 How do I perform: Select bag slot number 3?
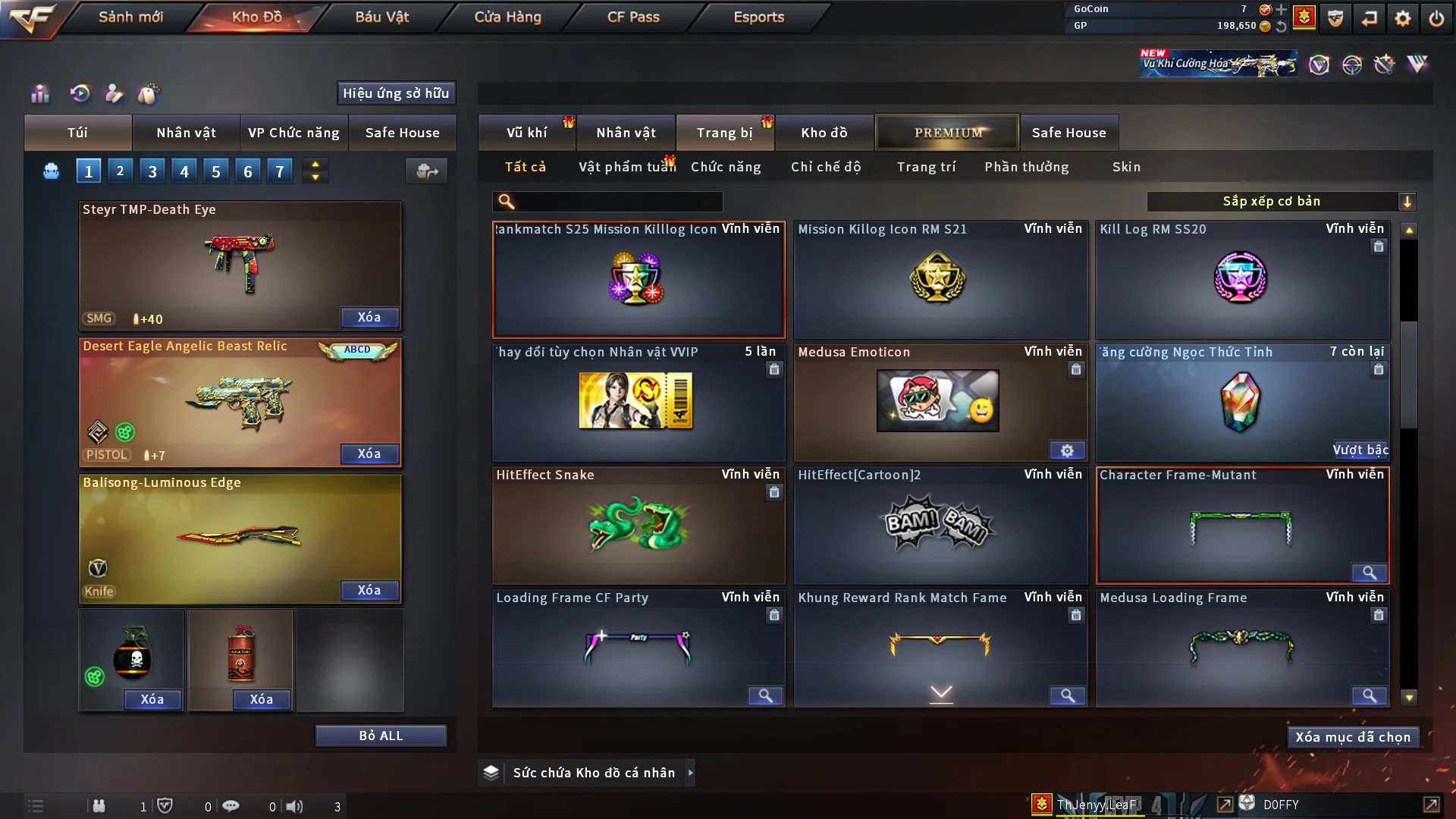(x=152, y=171)
